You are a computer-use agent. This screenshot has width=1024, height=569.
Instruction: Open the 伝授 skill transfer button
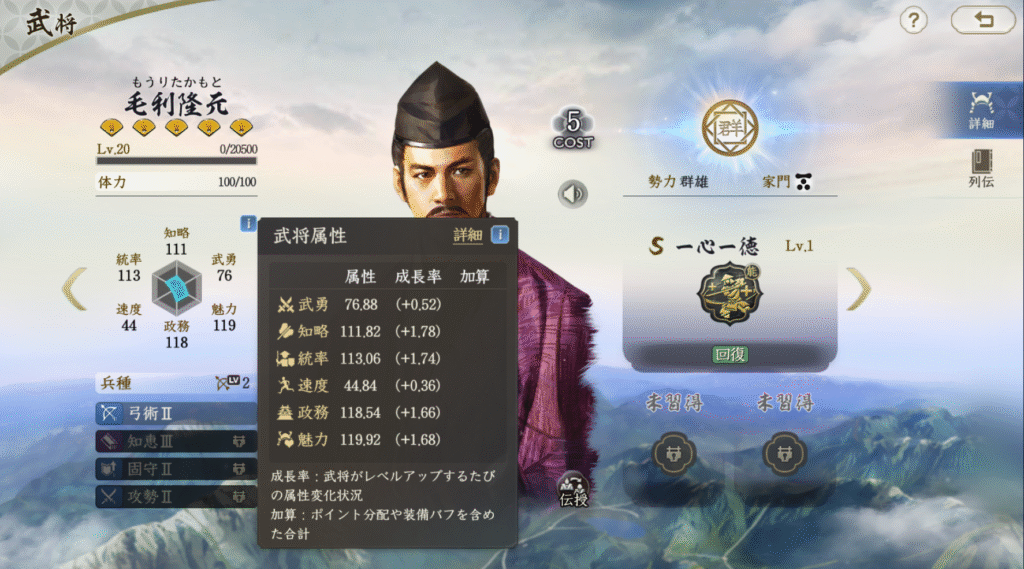click(575, 487)
